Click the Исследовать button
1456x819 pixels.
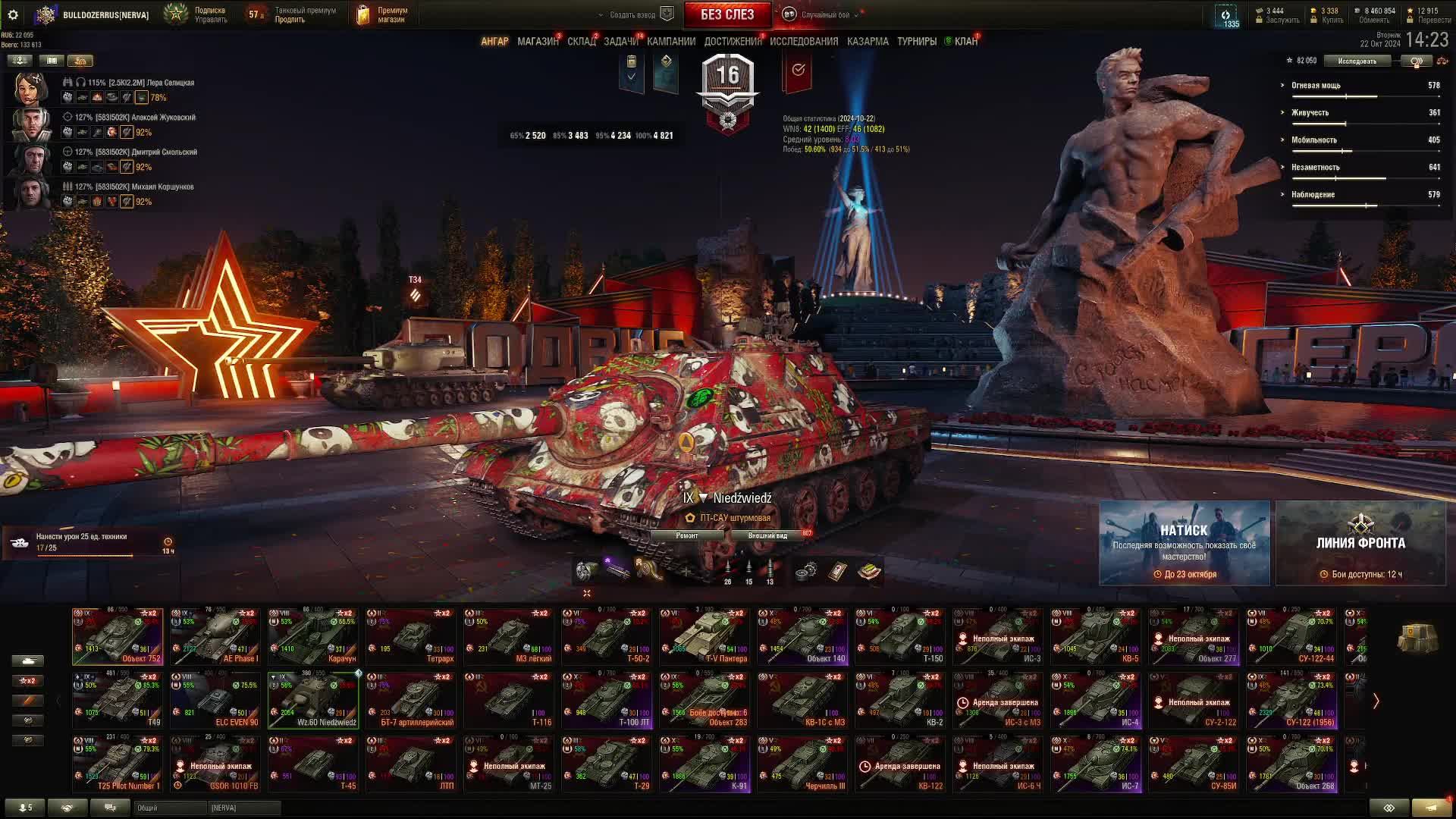point(1357,61)
